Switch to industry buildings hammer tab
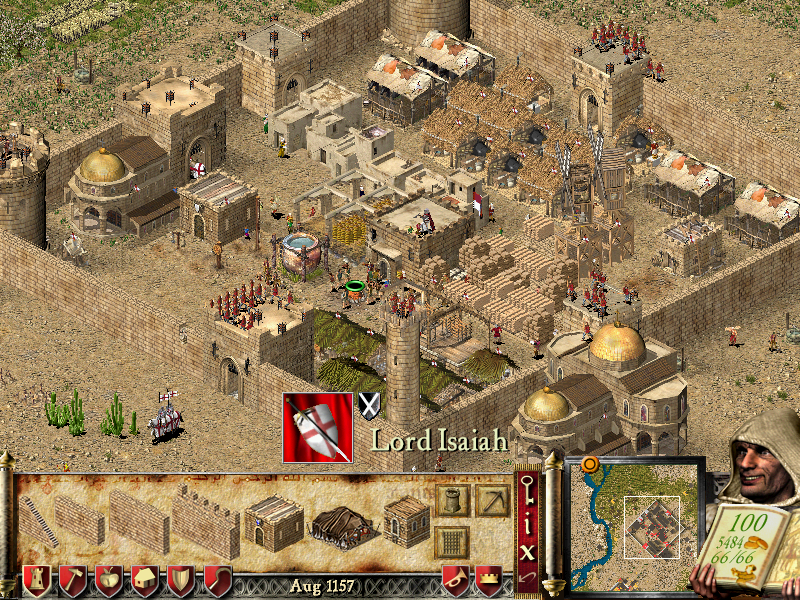The height and width of the screenshot is (600, 800). click(73, 581)
